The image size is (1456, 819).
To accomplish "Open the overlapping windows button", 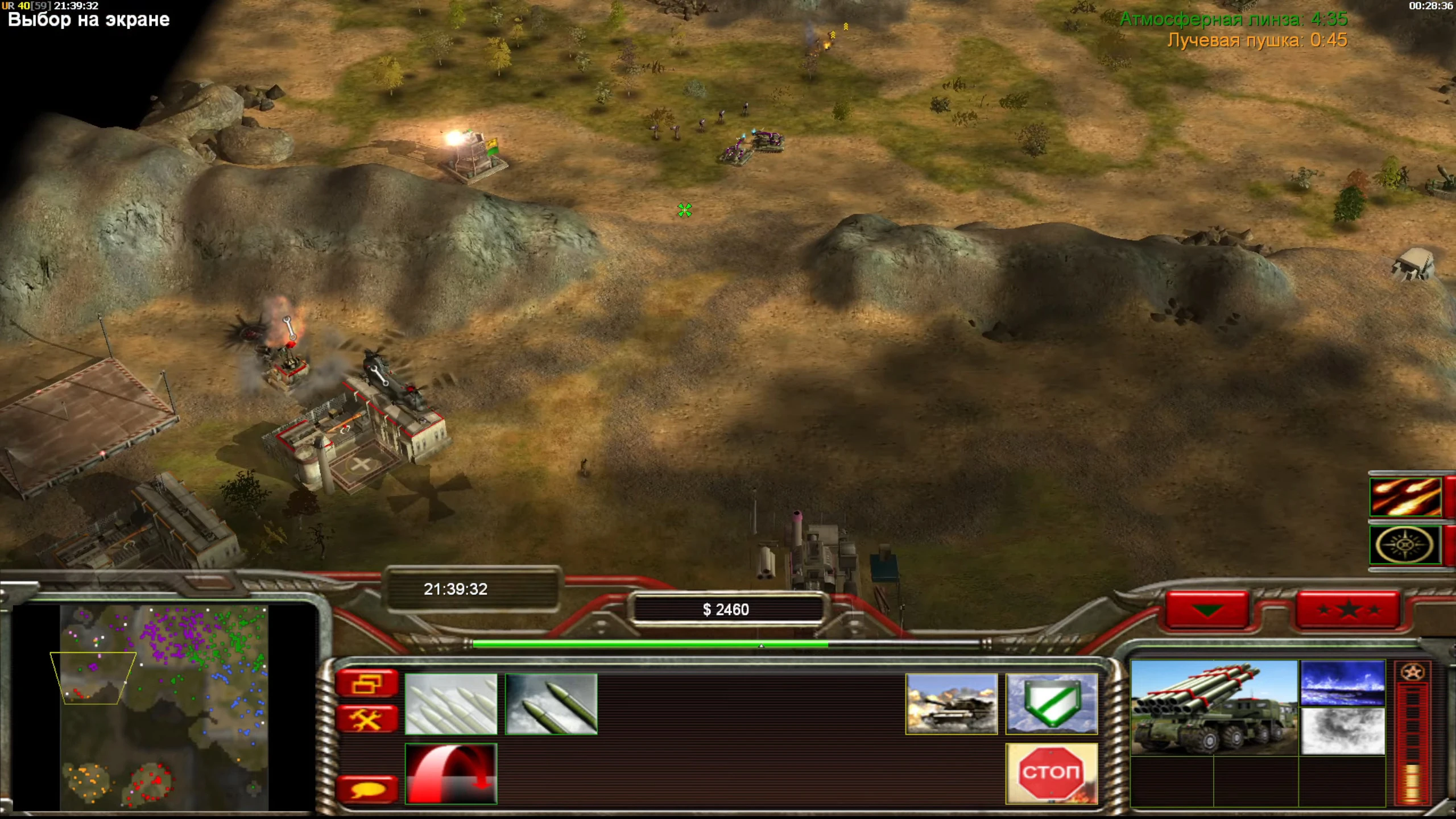I will tap(367, 683).
